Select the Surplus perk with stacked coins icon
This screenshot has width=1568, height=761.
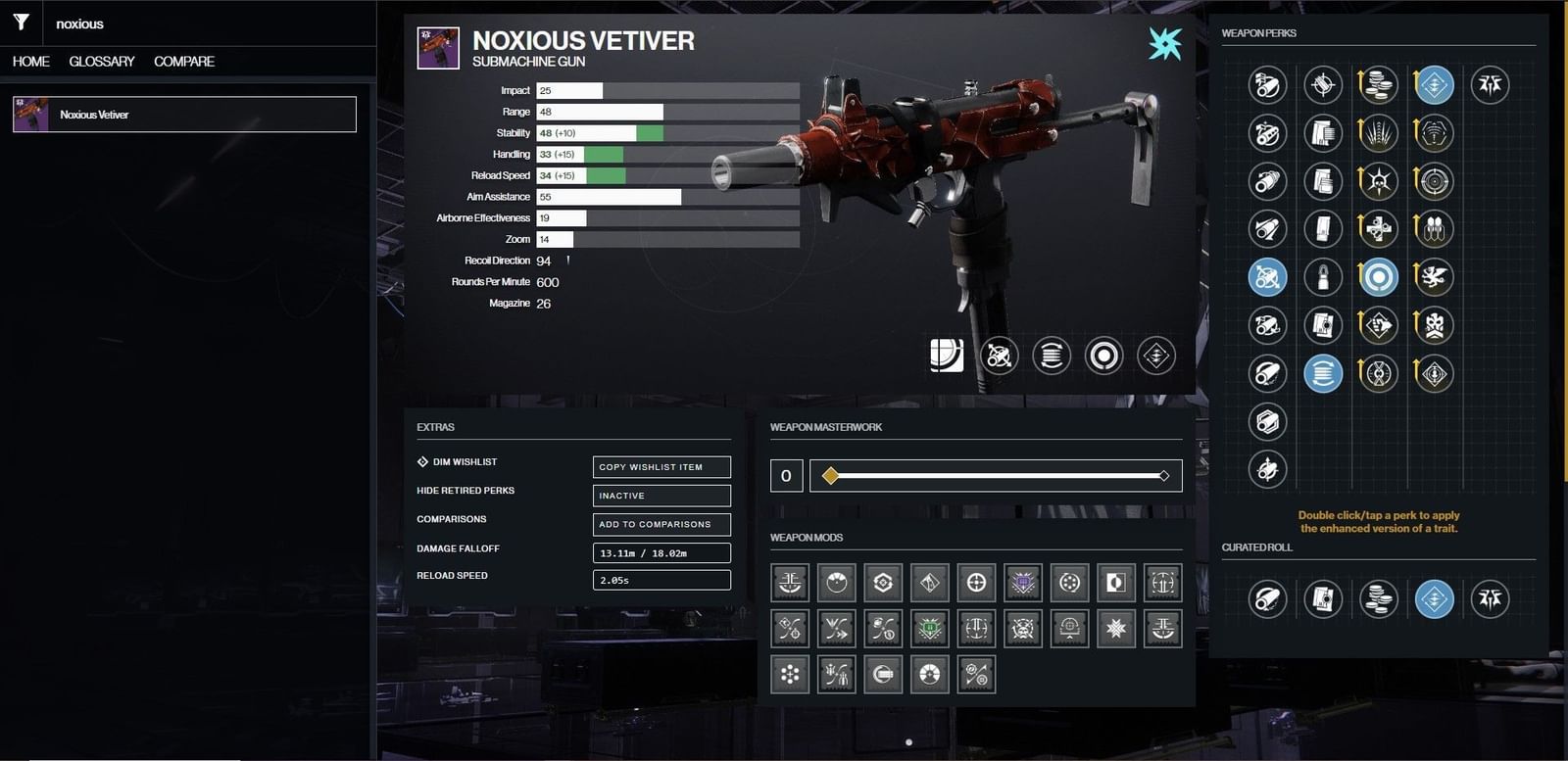coord(1379,85)
